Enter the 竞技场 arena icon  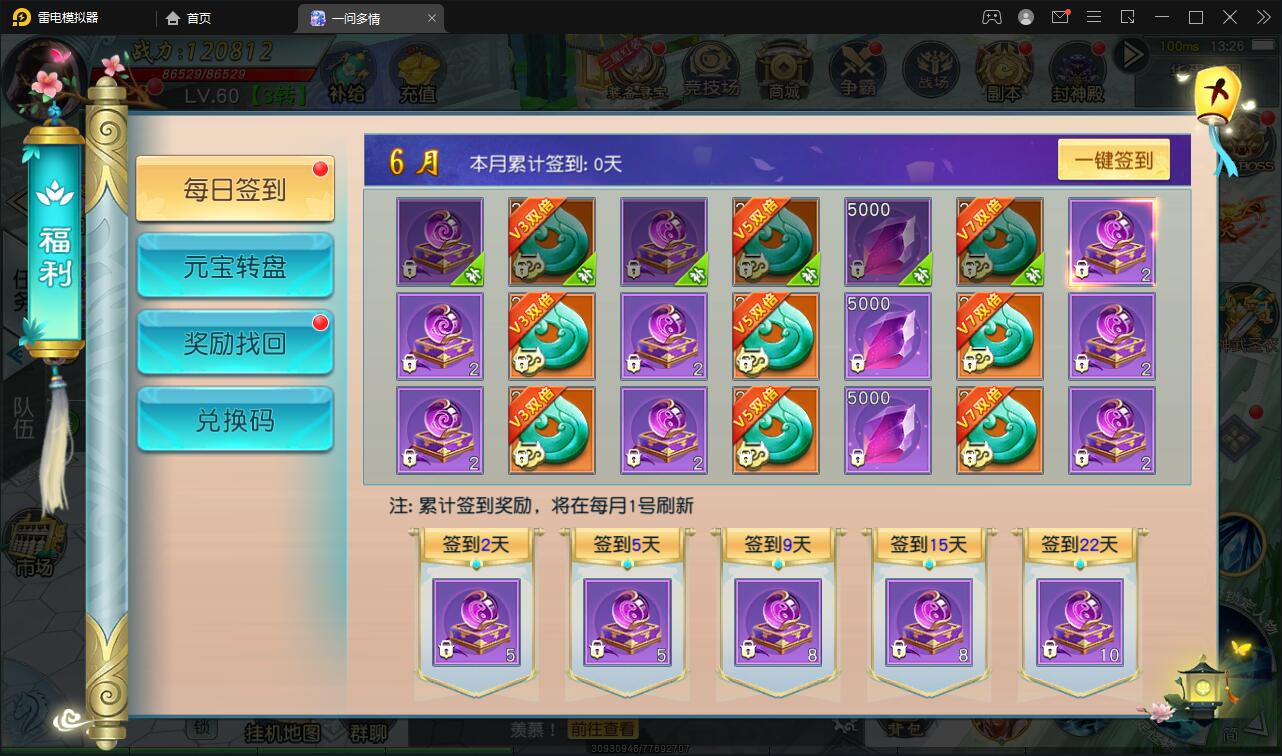710,65
